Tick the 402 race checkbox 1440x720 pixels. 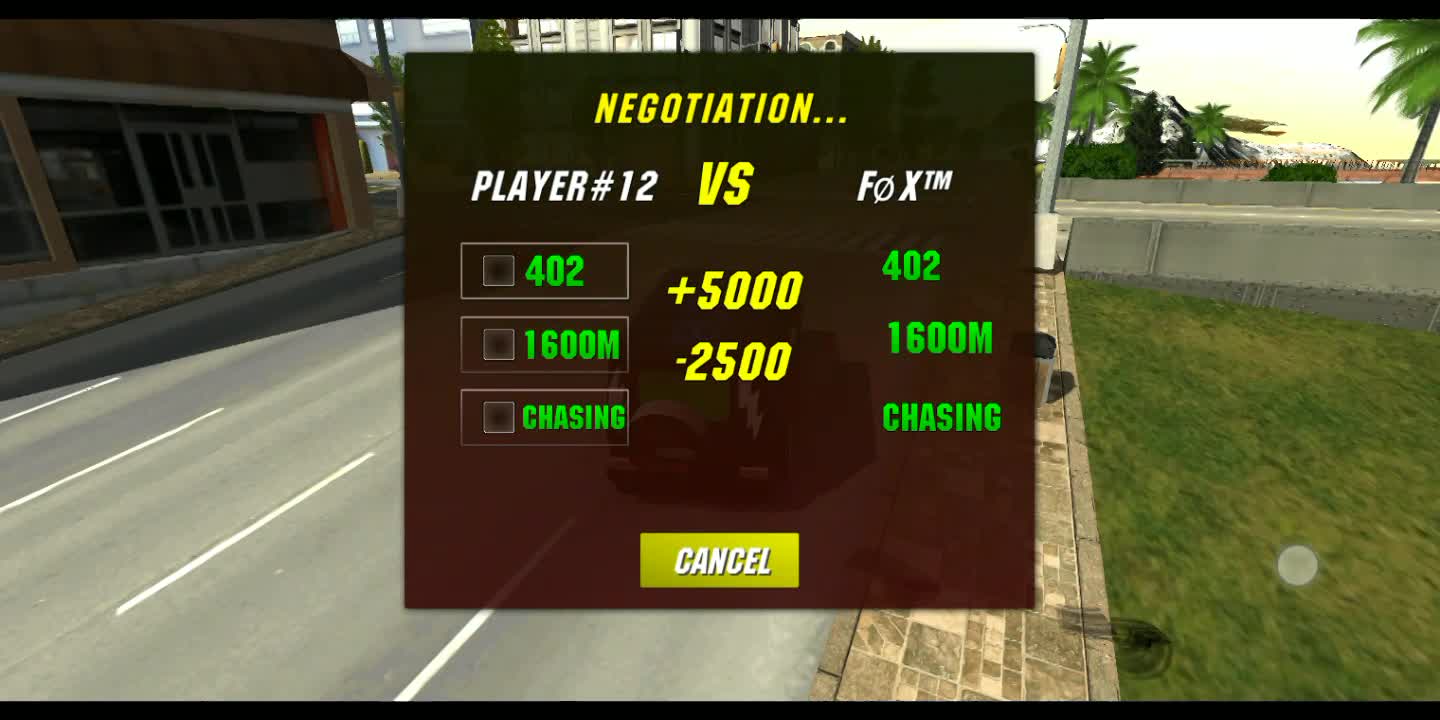(x=498, y=271)
